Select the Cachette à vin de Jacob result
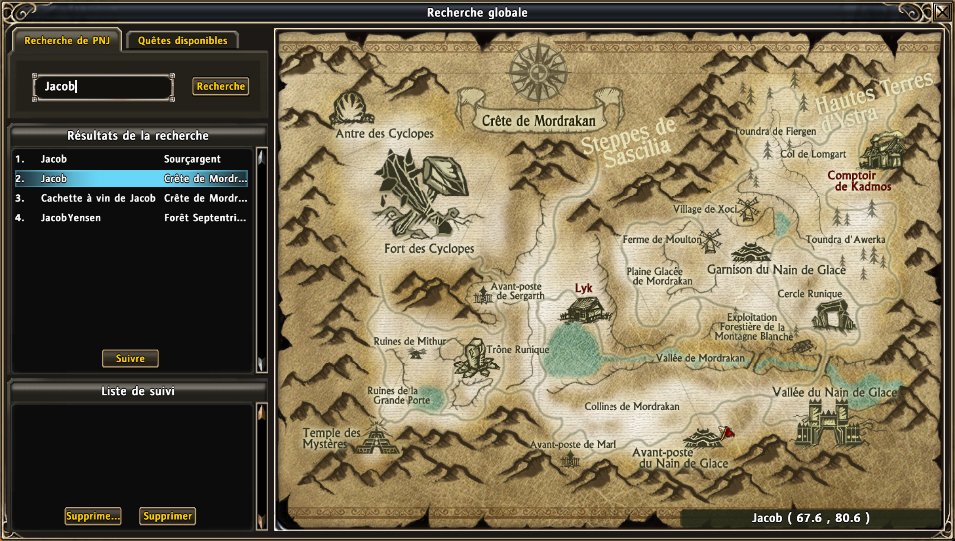This screenshot has height=541, width=955. coord(130,198)
